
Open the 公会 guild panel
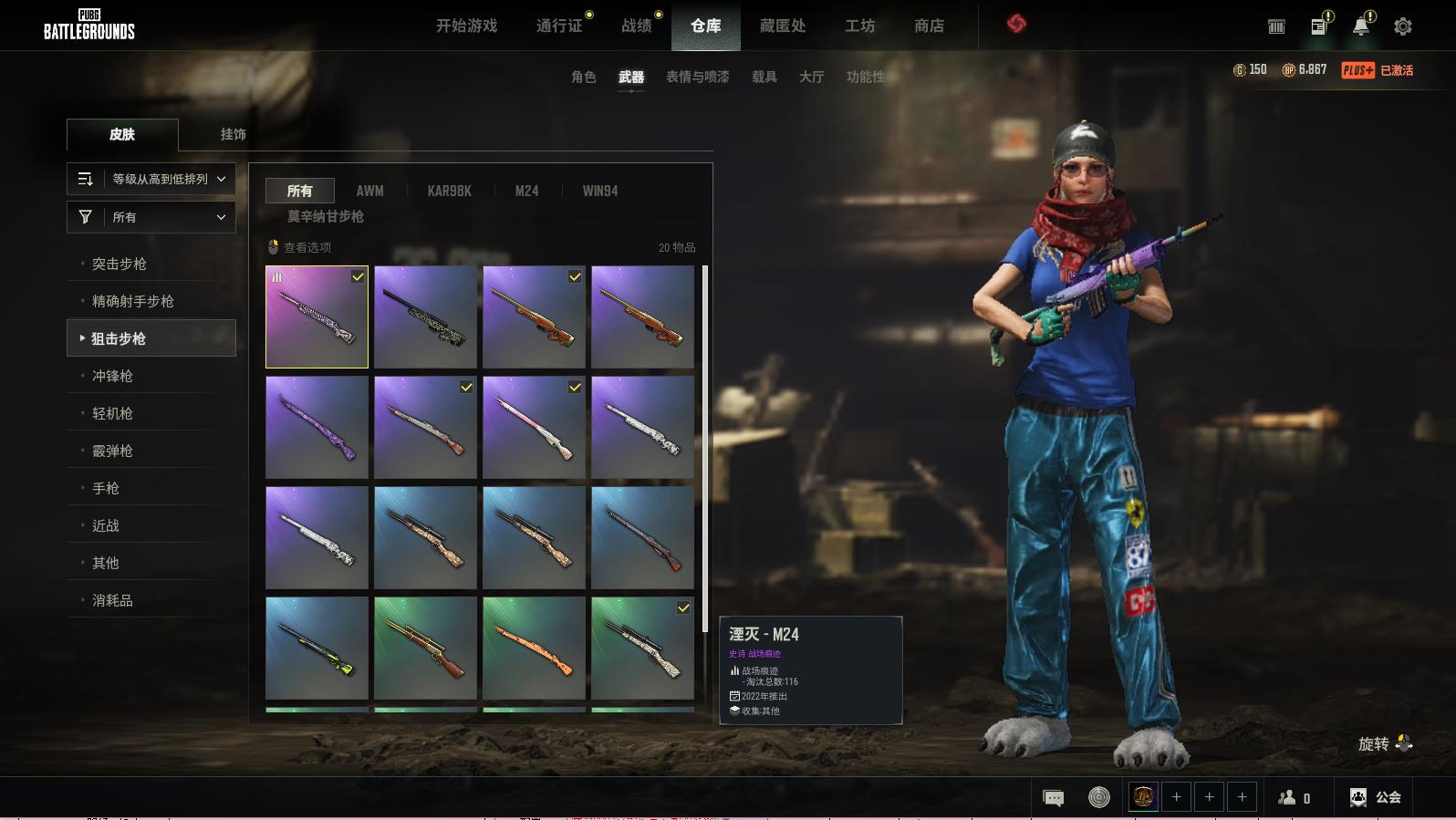click(x=1376, y=797)
